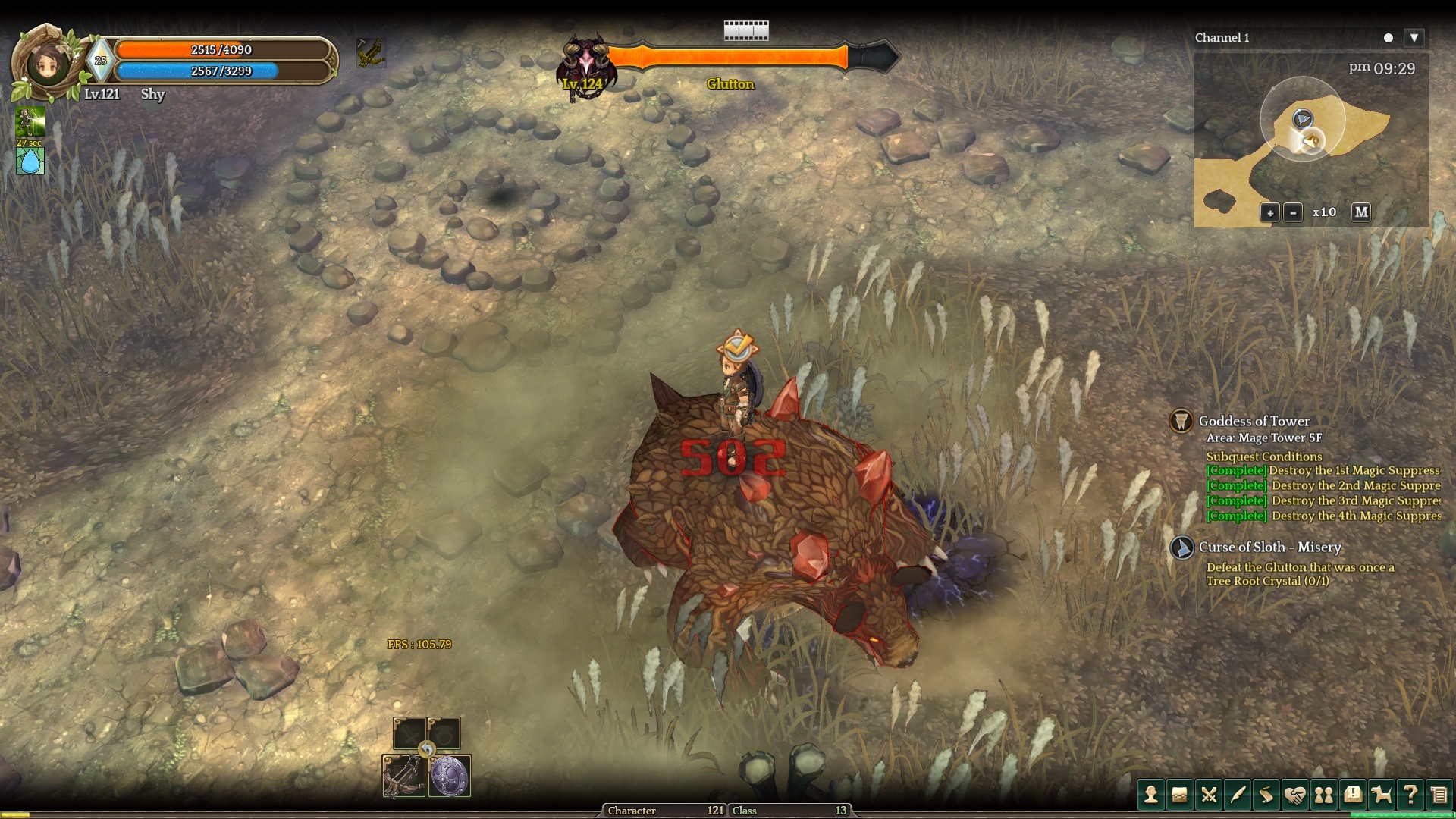Open the exclamation box menu icon
This screenshot has width=1456, height=819.
pos(1353,795)
